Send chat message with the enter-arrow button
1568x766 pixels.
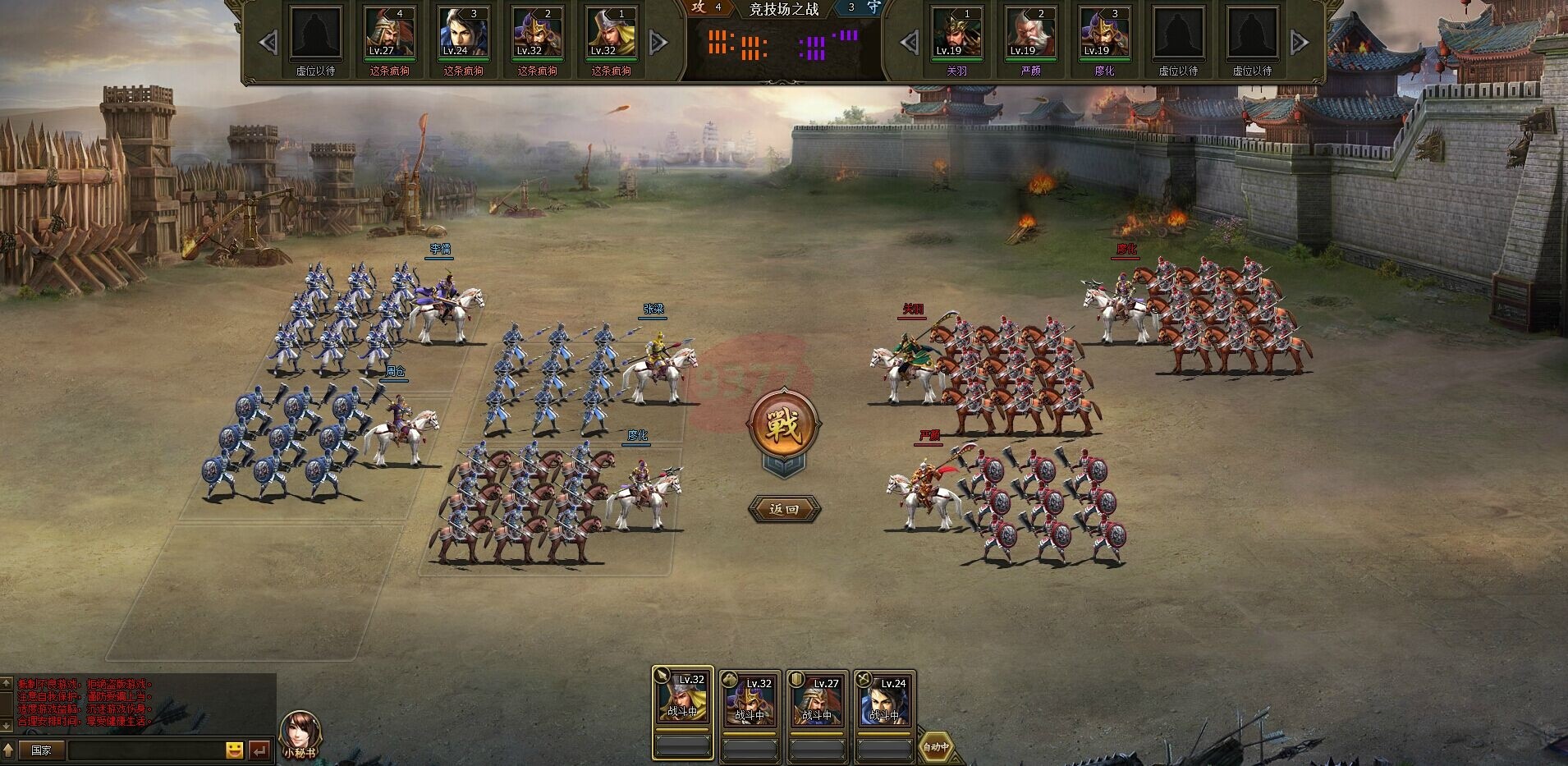pyautogui.click(x=259, y=750)
